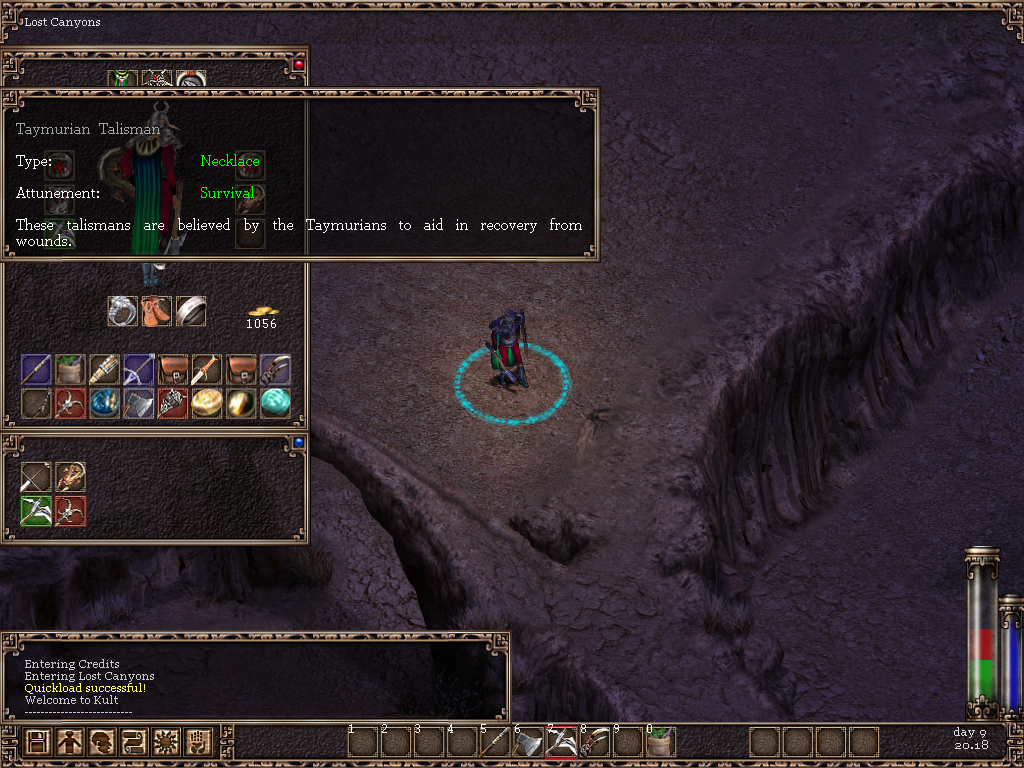Choose the inventory axe on purple background

(138, 403)
